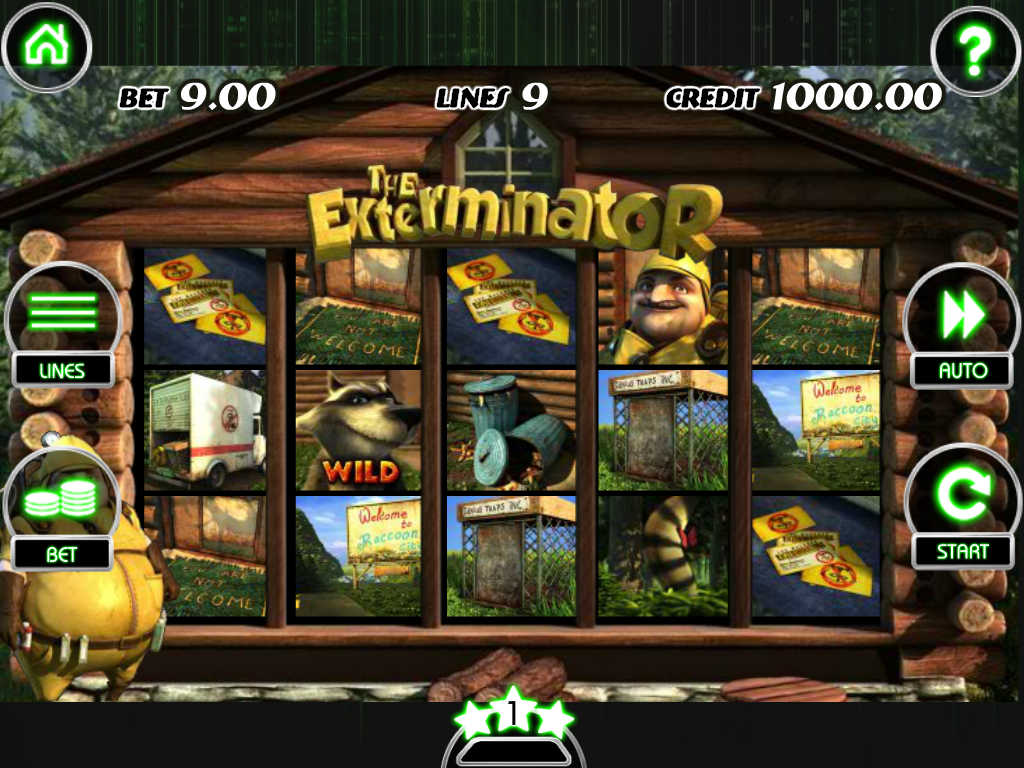Viewport: 1024px width, 768px height.
Task: Go to the home screen
Action: coord(46,46)
